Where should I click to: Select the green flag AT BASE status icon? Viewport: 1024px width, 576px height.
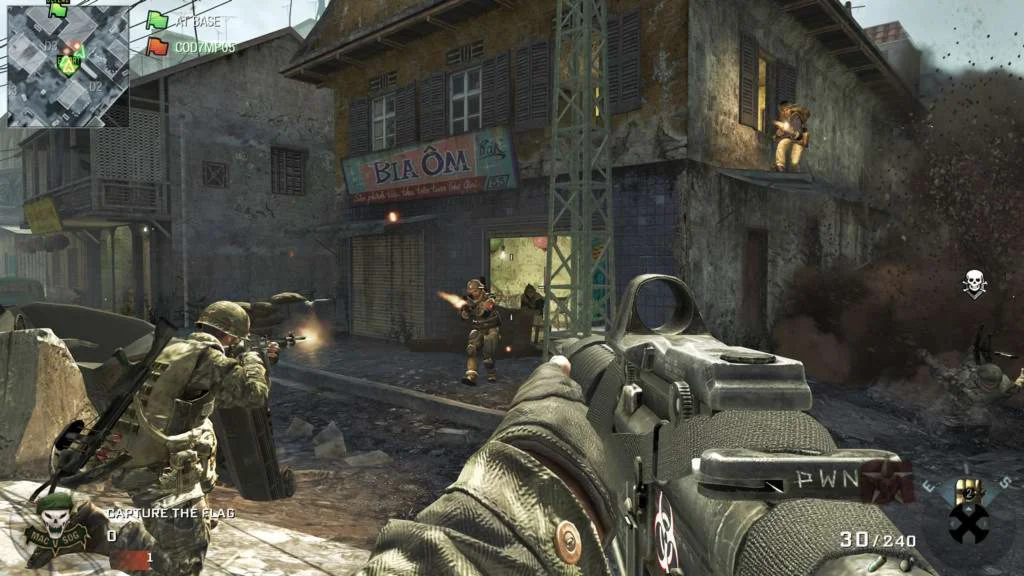click(x=157, y=20)
